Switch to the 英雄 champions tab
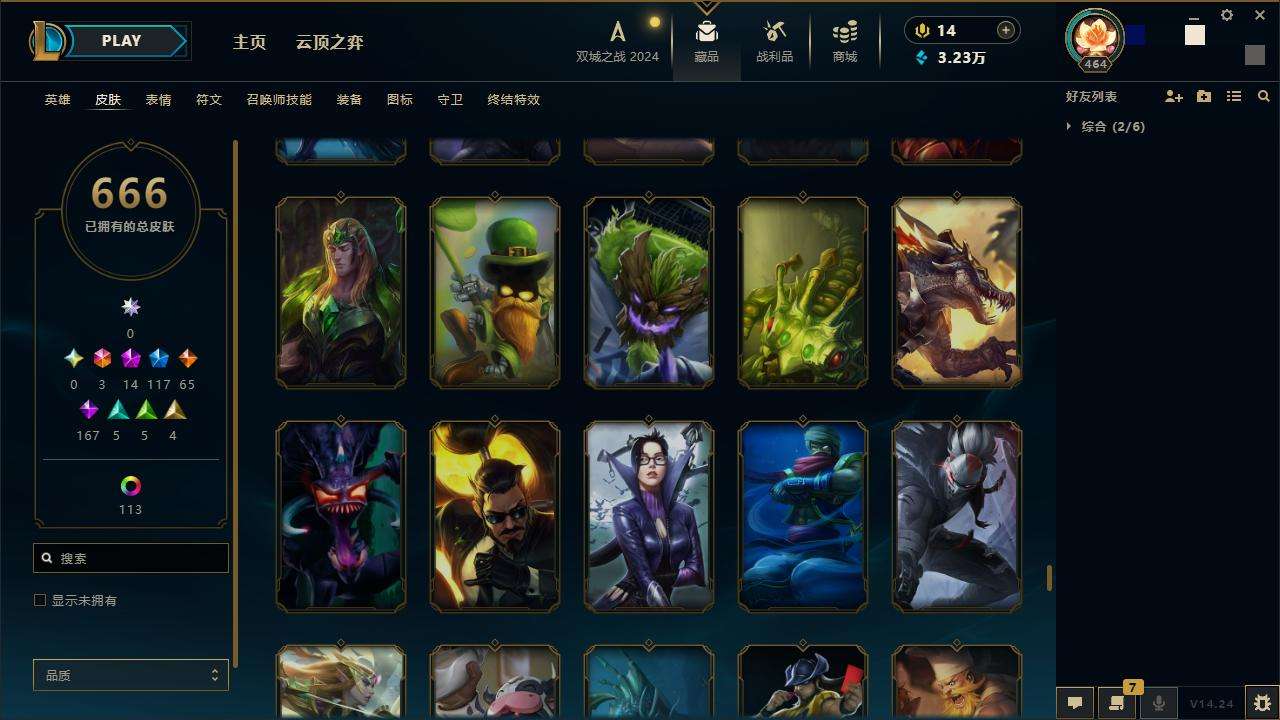Image resolution: width=1280 pixels, height=720 pixels. (x=57, y=100)
